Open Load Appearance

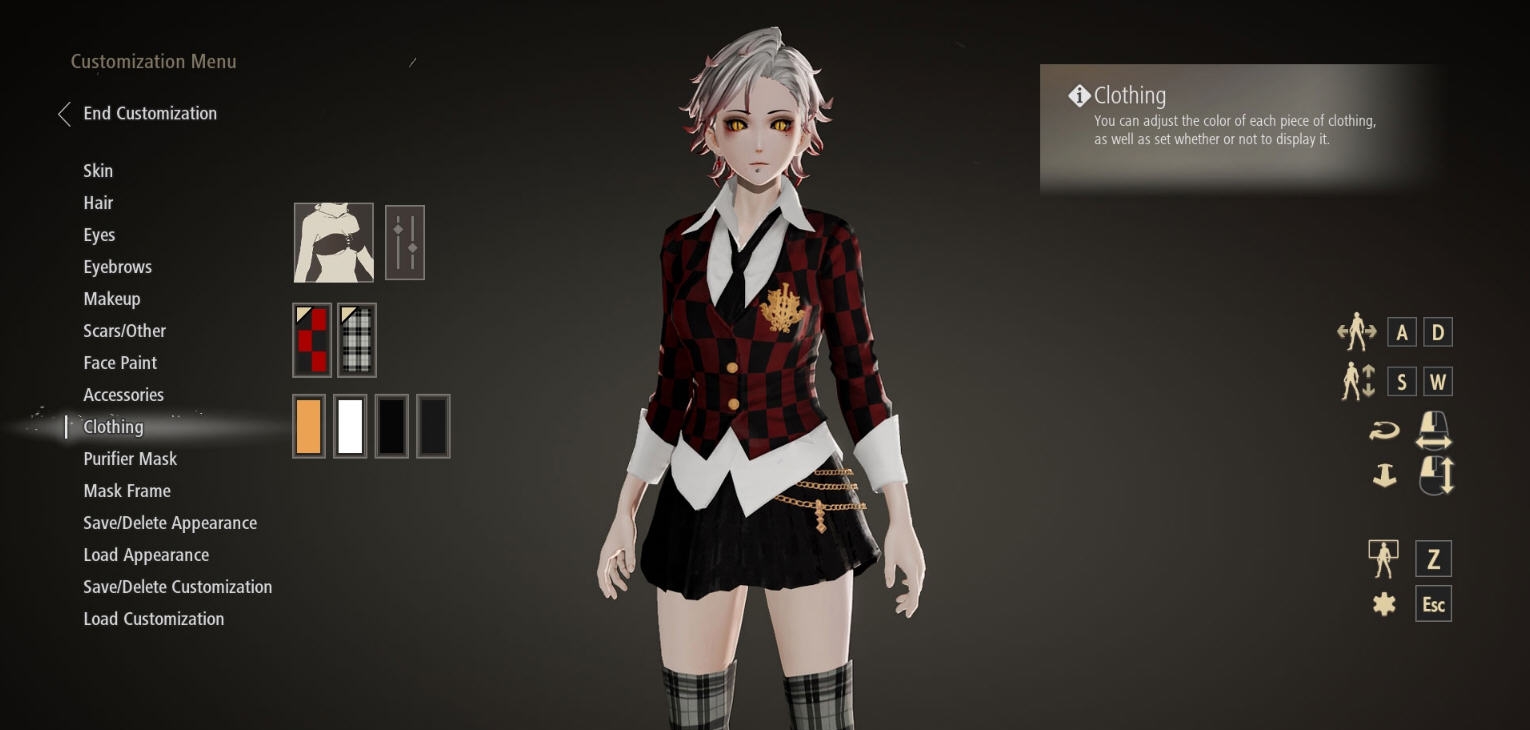point(146,555)
